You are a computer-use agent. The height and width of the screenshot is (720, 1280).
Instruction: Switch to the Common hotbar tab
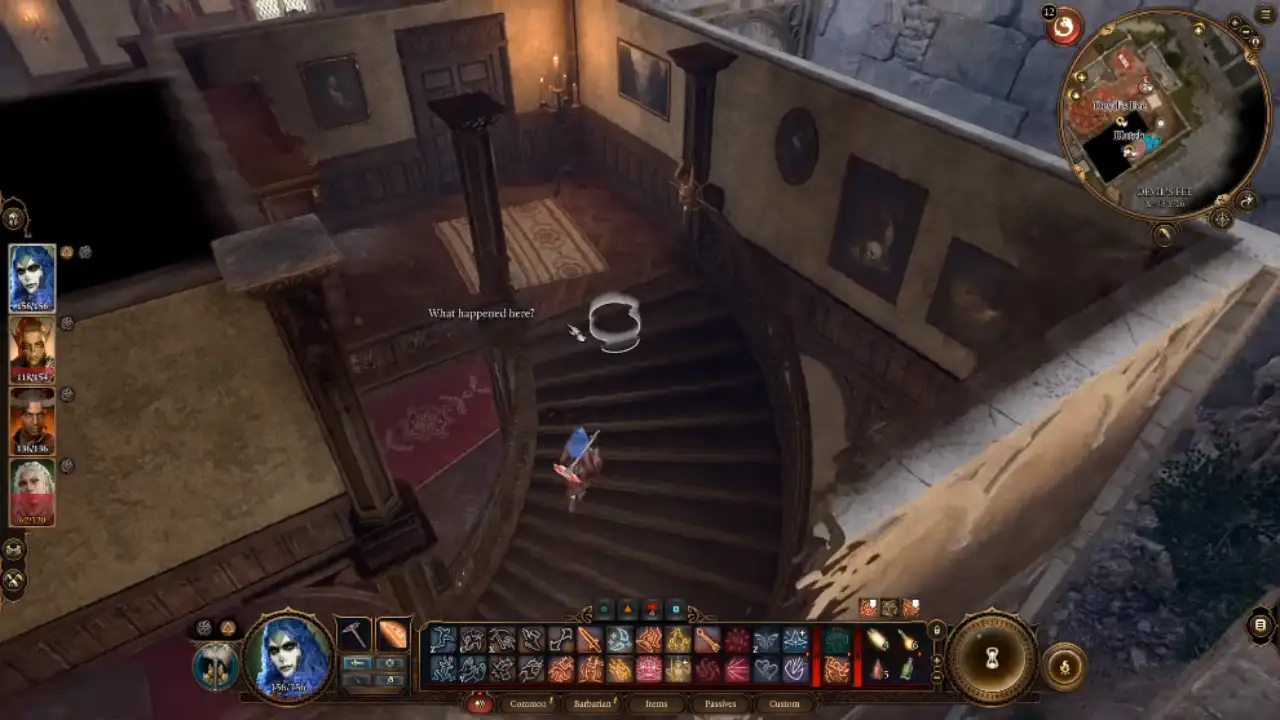coord(527,704)
